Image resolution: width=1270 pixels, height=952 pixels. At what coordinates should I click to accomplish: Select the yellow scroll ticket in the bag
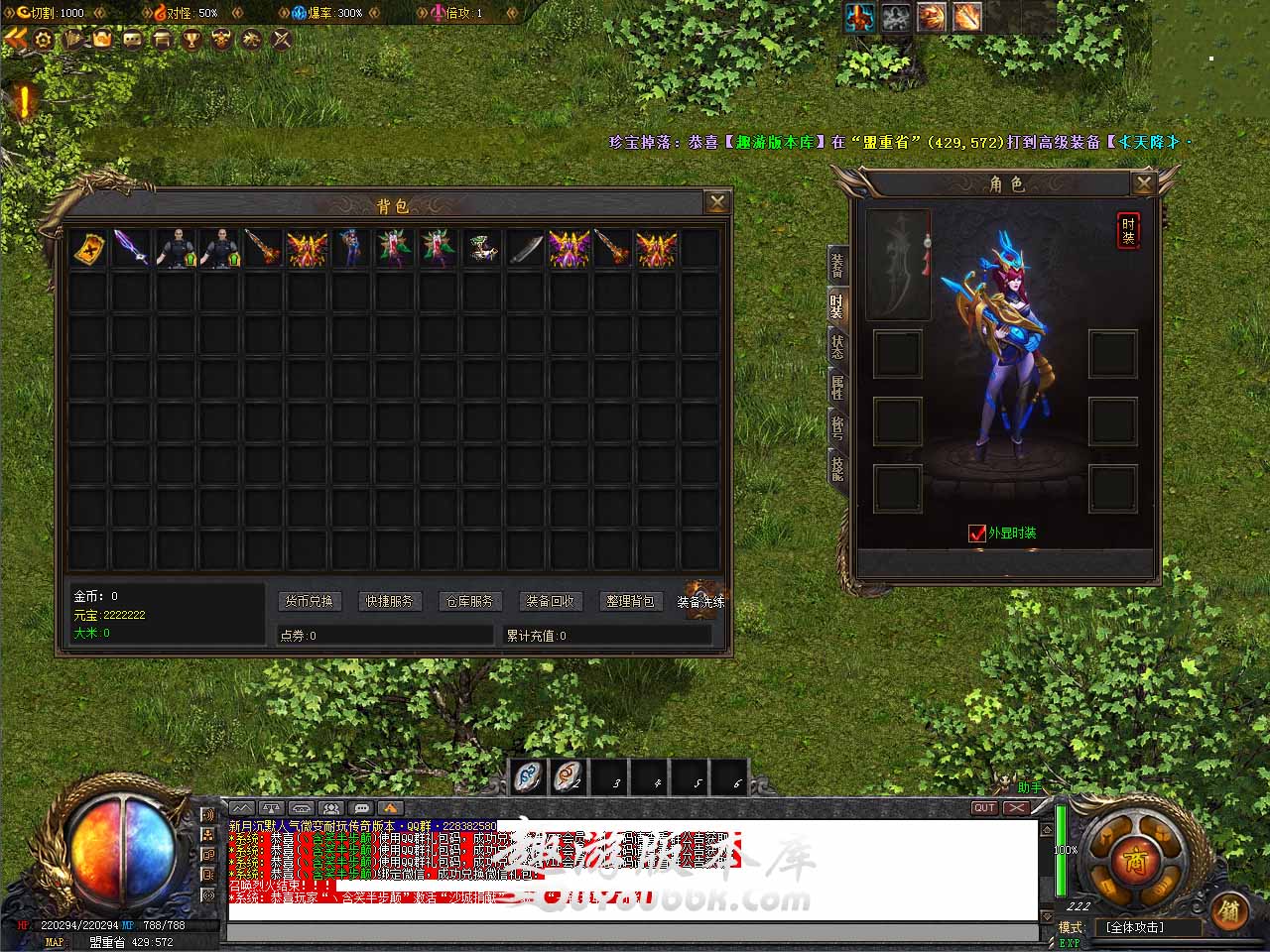click(87, 248)
